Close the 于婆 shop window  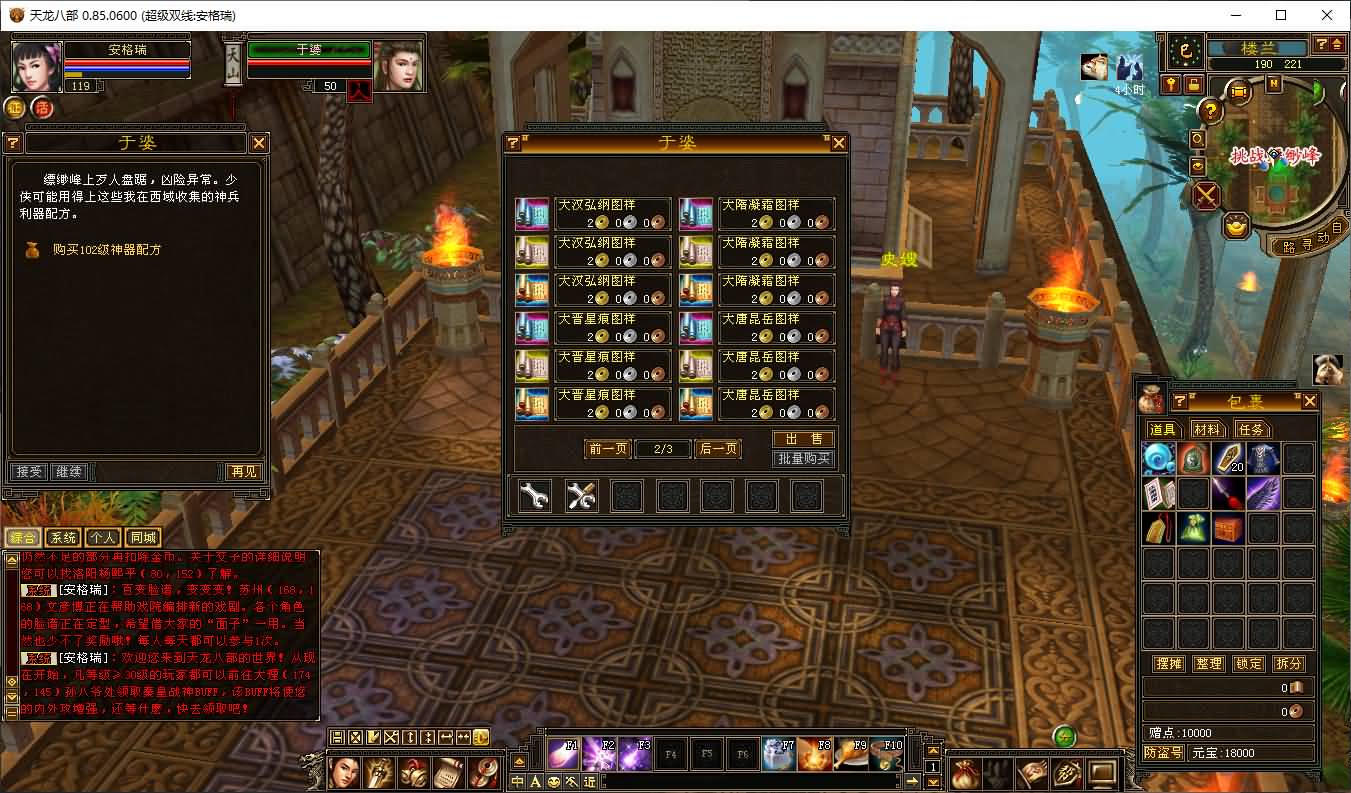839,143
